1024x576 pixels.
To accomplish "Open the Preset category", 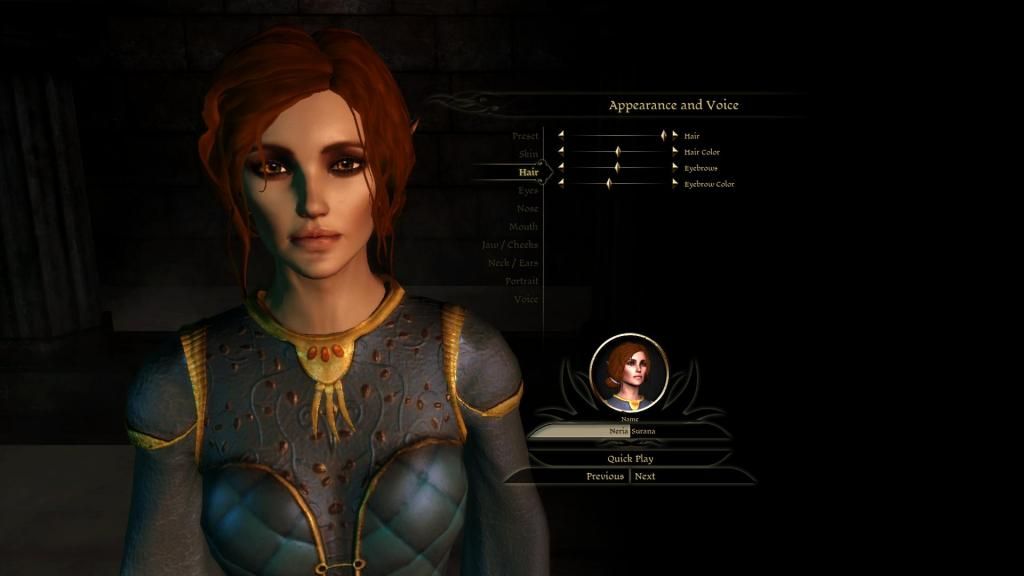I will coord(525,136).
